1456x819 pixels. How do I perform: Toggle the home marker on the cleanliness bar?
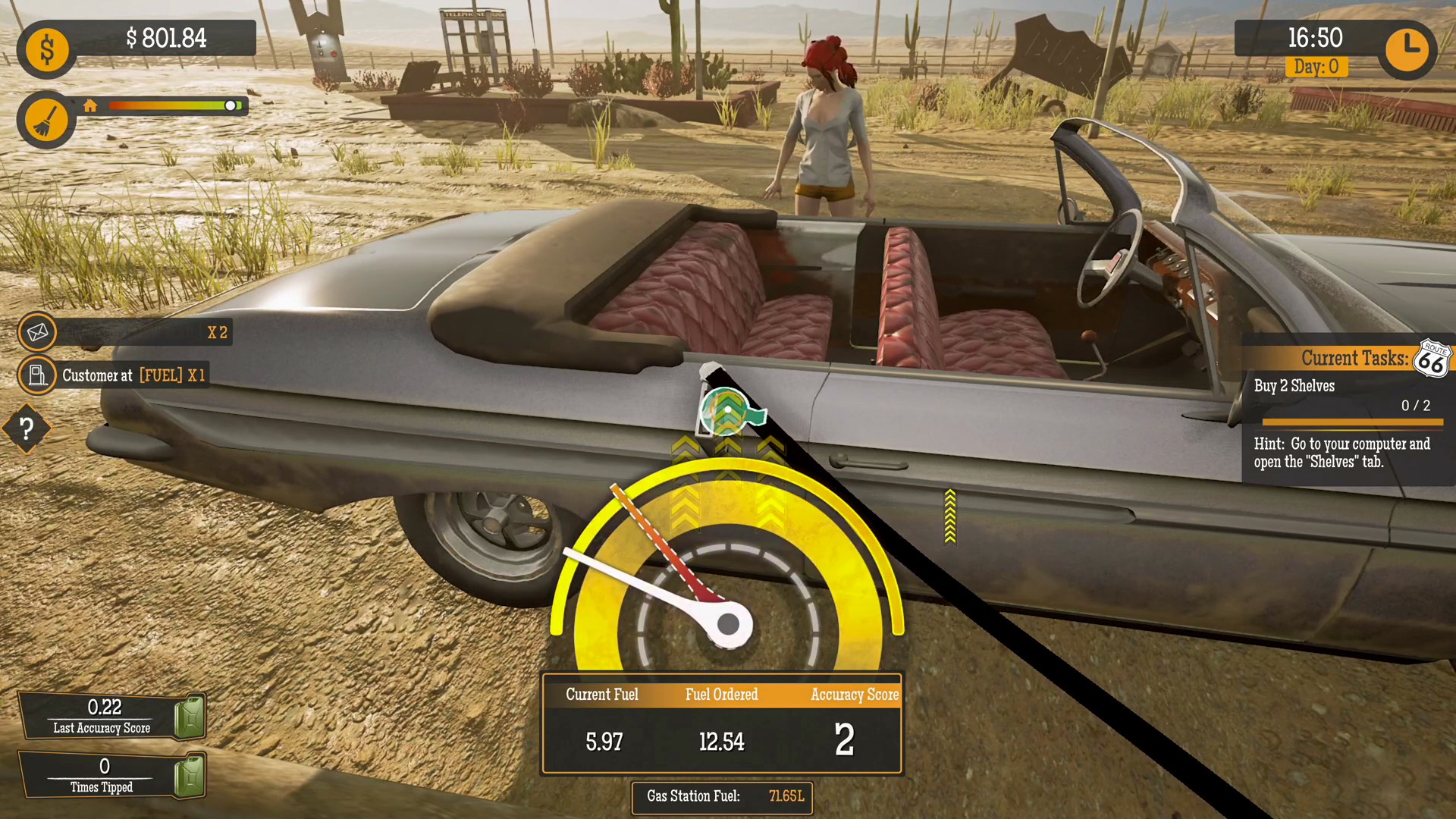coord(91,106)
